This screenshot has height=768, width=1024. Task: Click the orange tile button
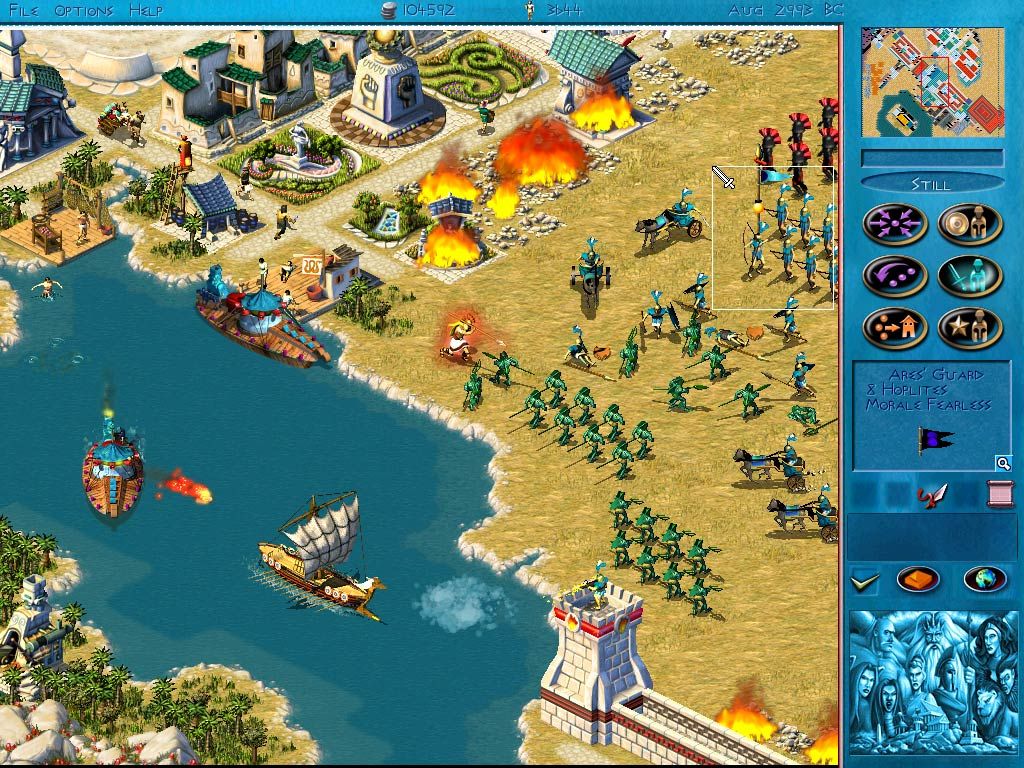(918, 579)
